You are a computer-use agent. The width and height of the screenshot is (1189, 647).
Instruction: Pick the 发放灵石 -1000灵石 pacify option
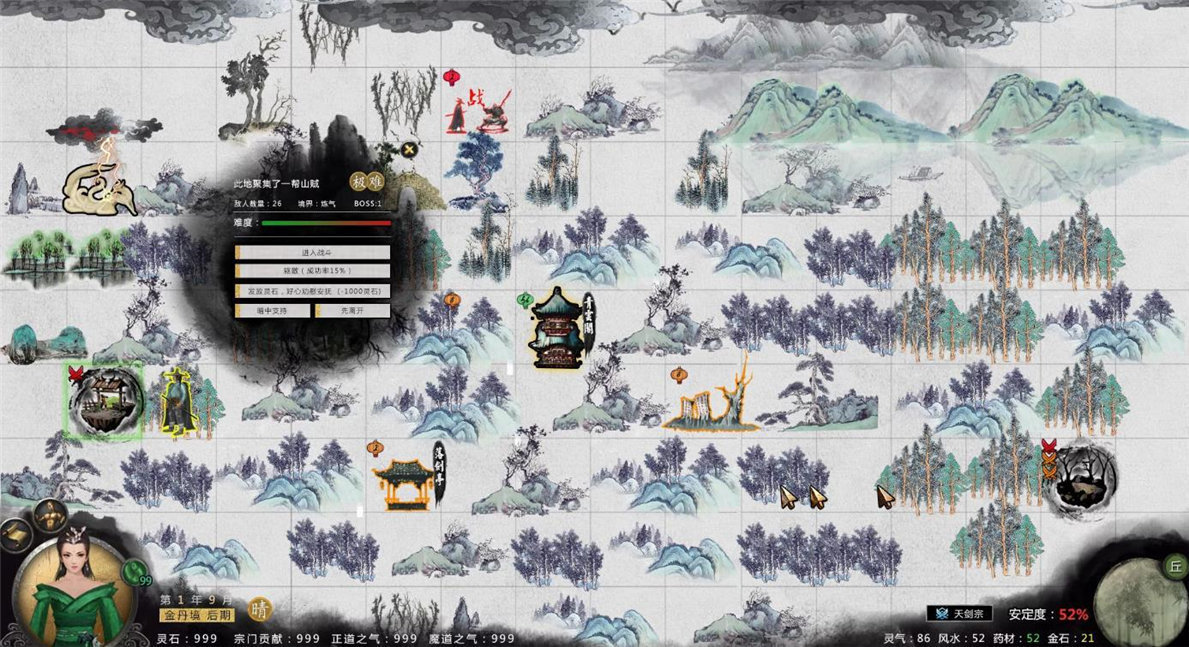312,290
